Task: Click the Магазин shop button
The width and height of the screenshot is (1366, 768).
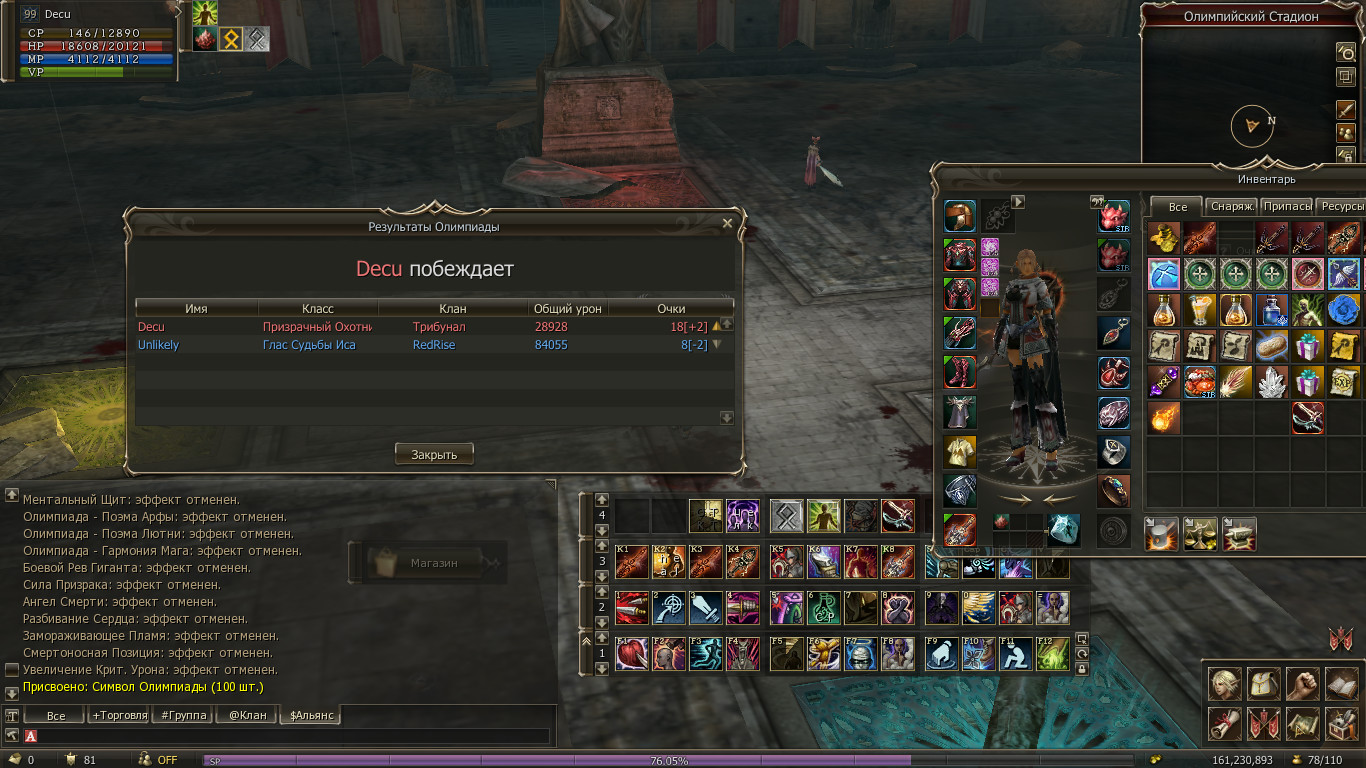Action: [428, 563]
